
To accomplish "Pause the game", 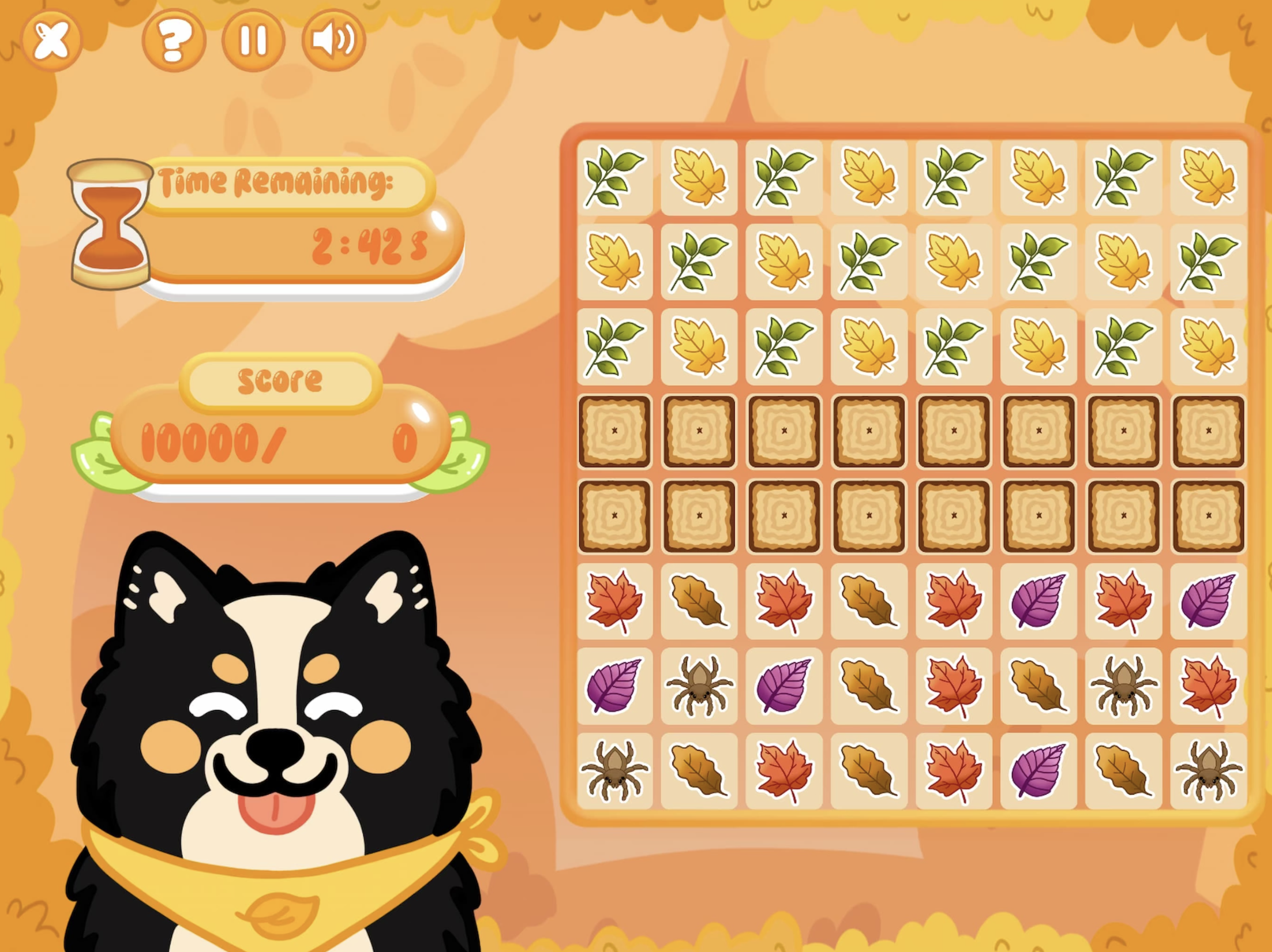I will 253,39.
